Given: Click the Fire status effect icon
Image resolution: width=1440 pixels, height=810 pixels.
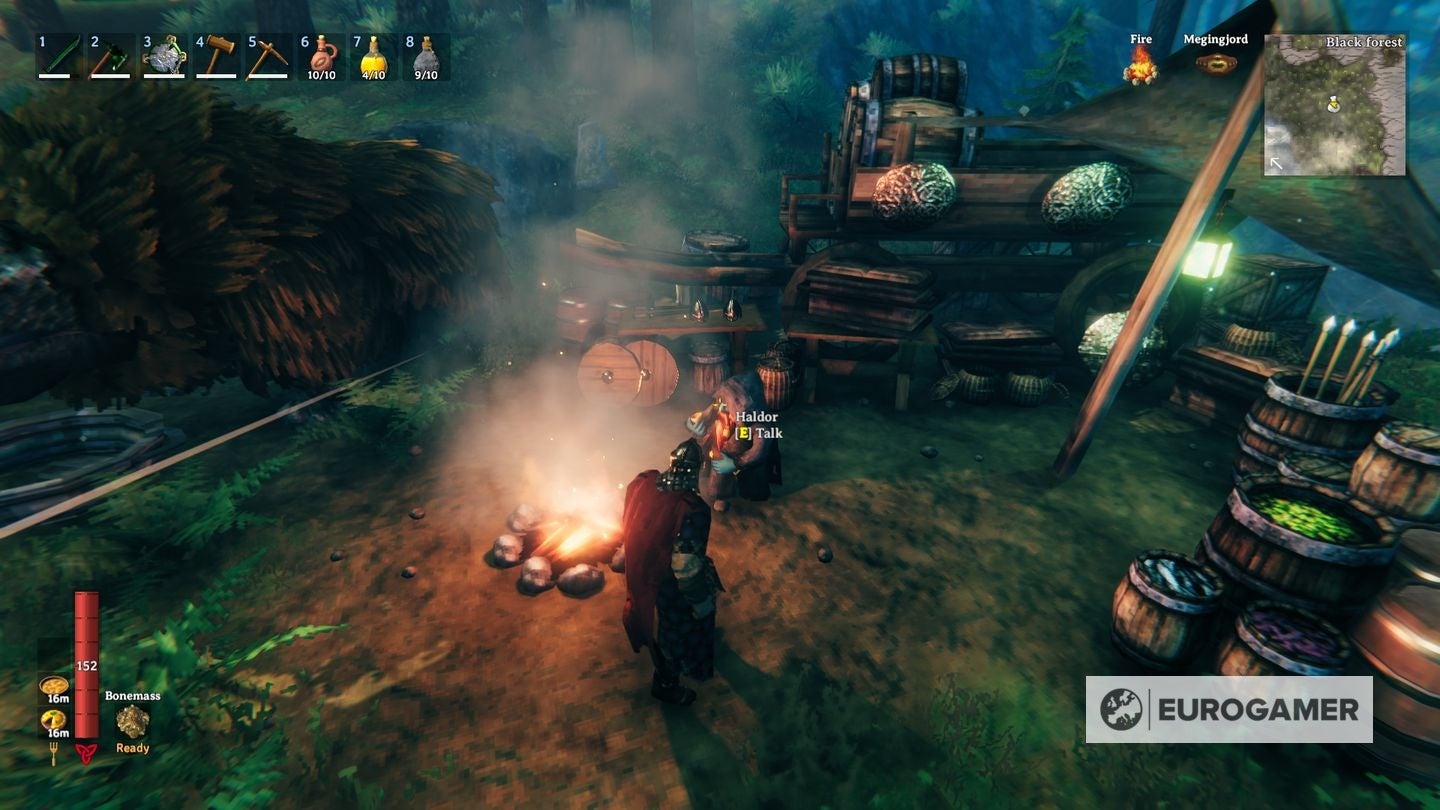Looking at the screenshot, I should tap(1140, 67).
